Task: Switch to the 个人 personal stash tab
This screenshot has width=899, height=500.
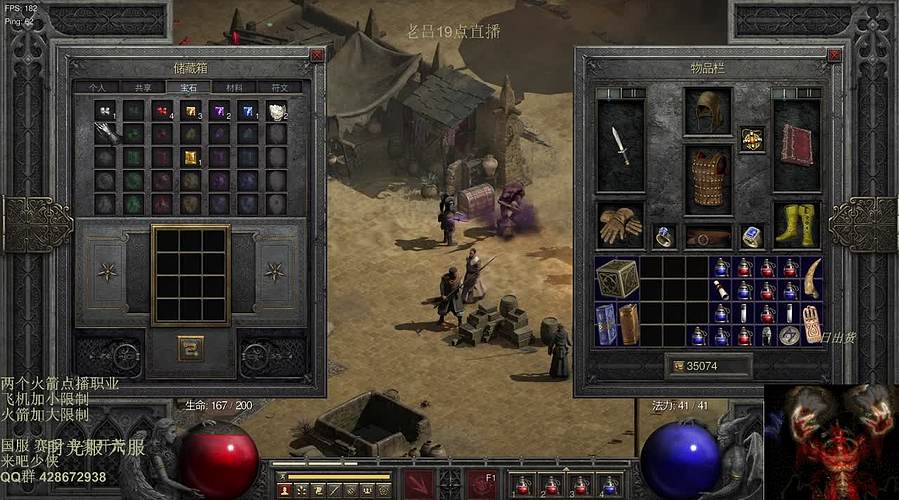Action: (x=97, y=88)
